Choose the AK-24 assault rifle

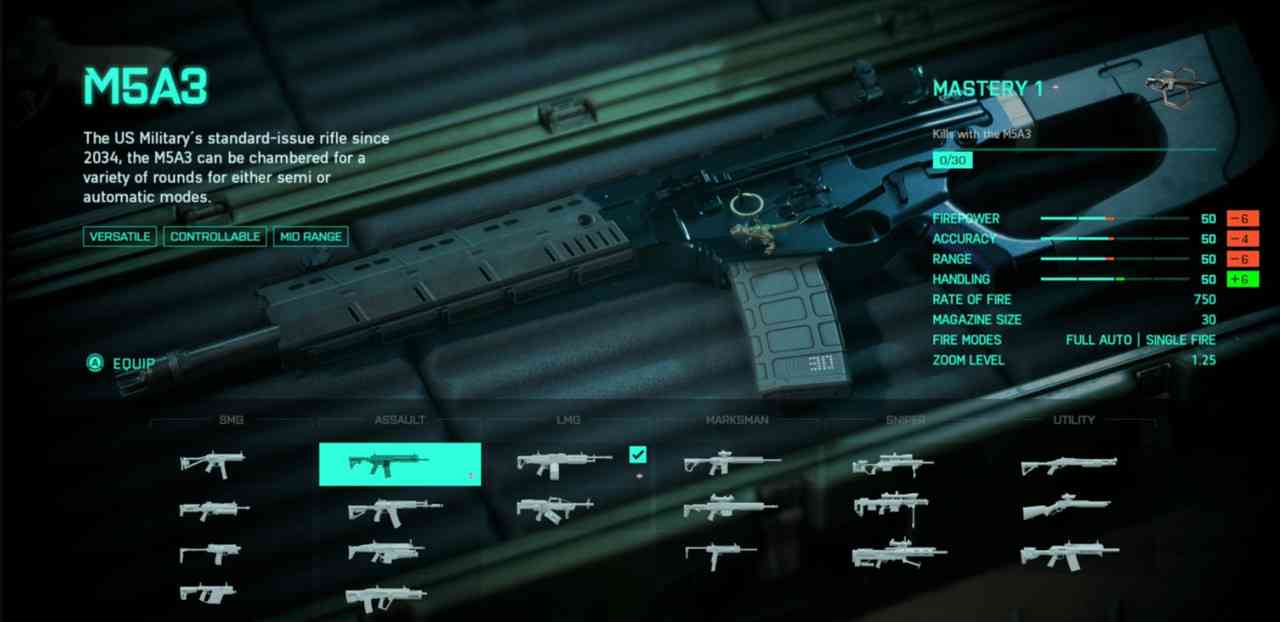coord(393,510)
